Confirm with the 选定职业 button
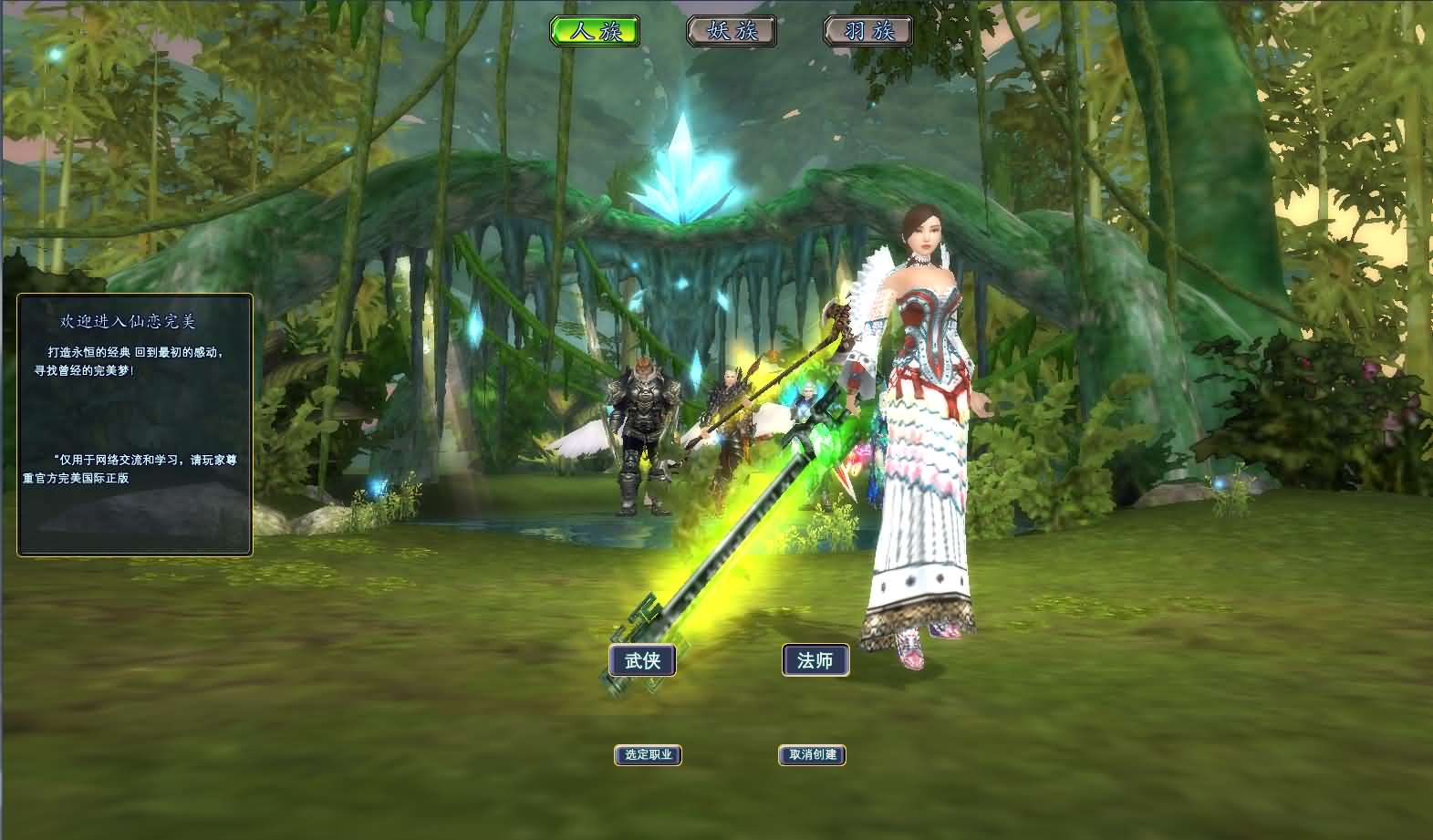The width and height of the screenshot is (1433, 840). 648,754
